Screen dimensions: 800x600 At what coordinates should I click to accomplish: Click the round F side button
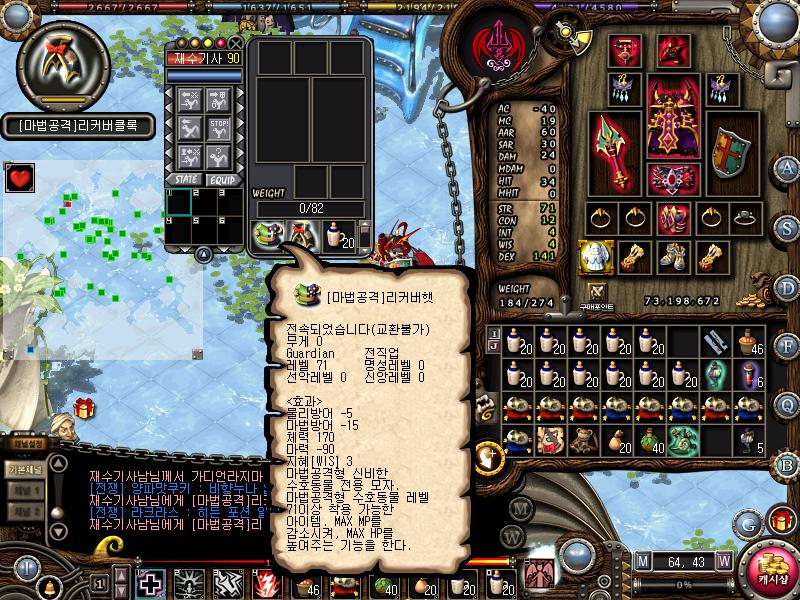coord(787,347)
